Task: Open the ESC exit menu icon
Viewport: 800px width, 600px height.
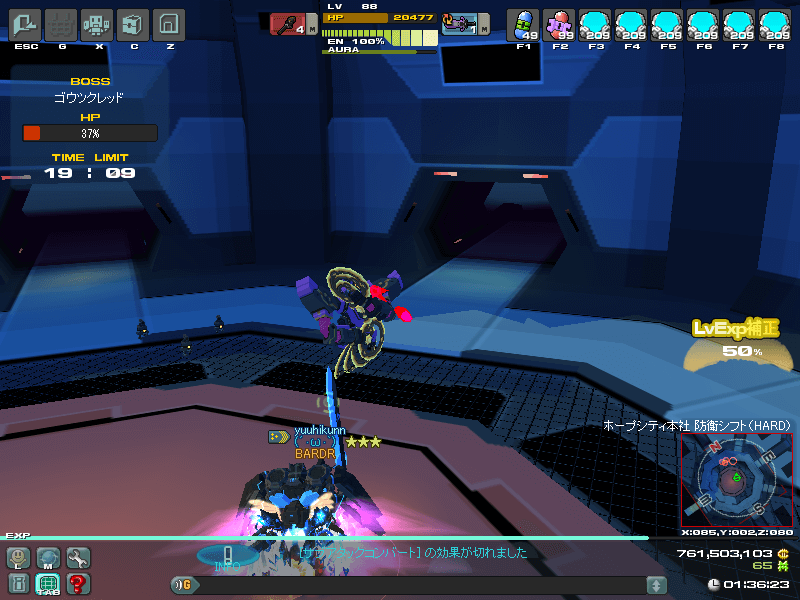Action: point(25,24)
